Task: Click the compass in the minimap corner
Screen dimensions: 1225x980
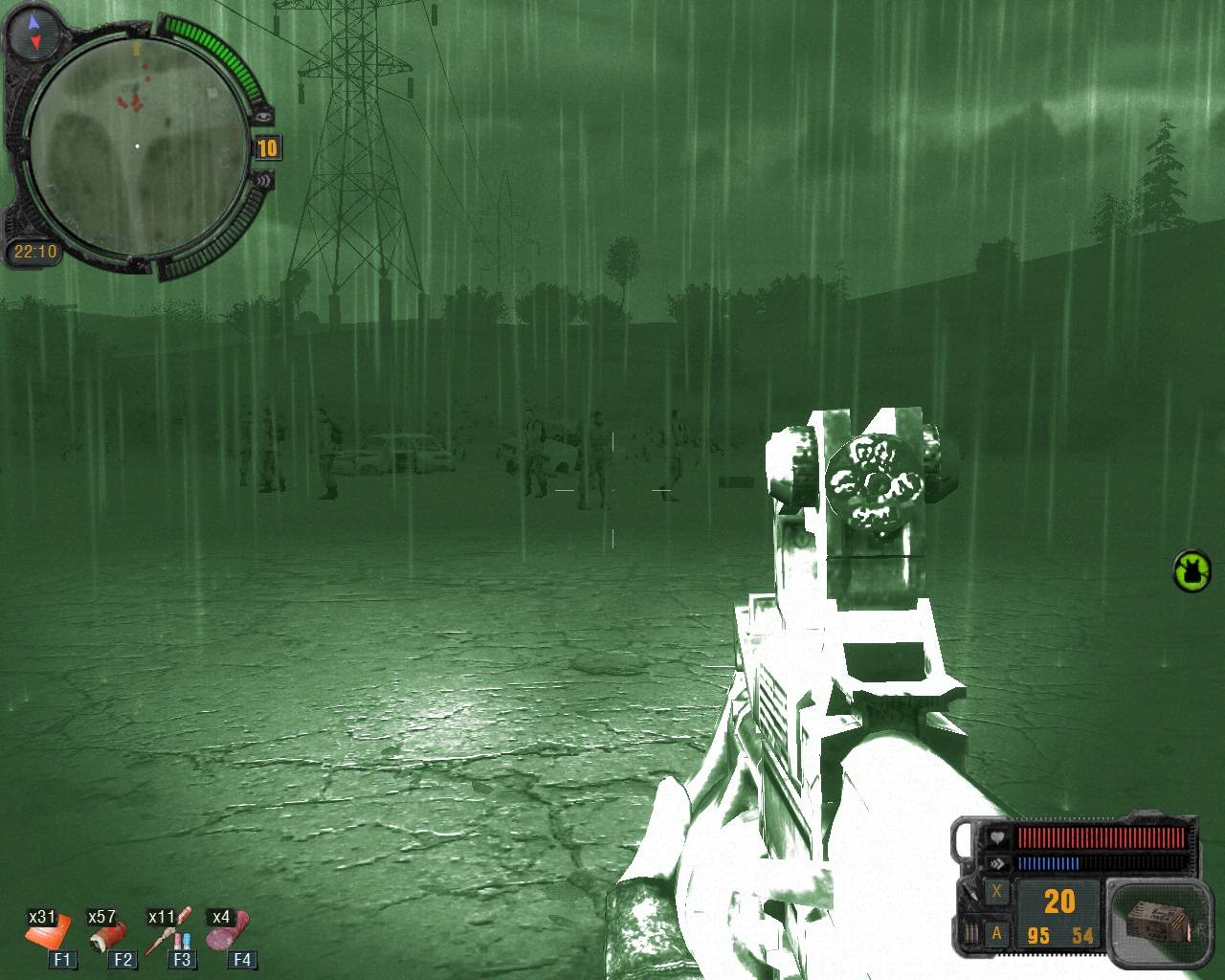Action: 35,32
